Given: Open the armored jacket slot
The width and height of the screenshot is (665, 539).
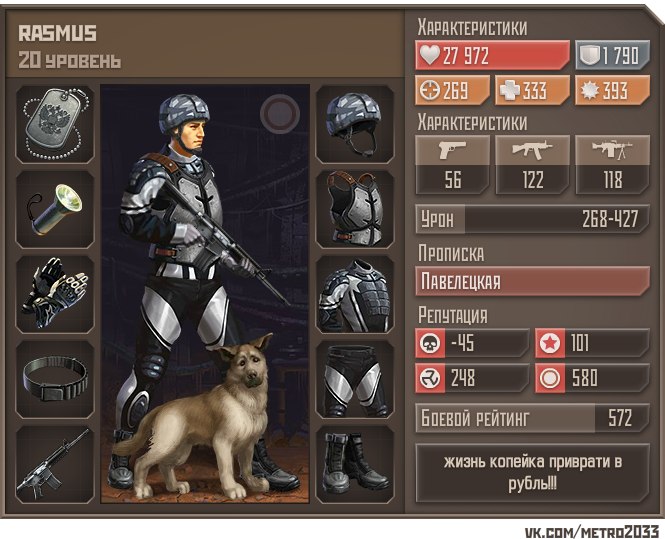Looking at the screenshot, I should 356,294.
